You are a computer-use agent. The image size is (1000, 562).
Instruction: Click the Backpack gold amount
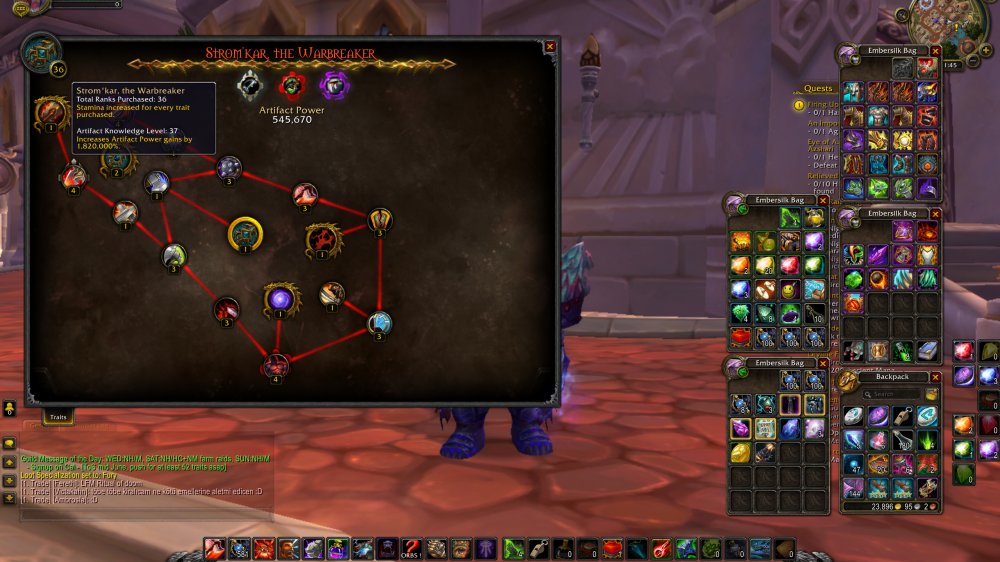[x=867, y=507]
